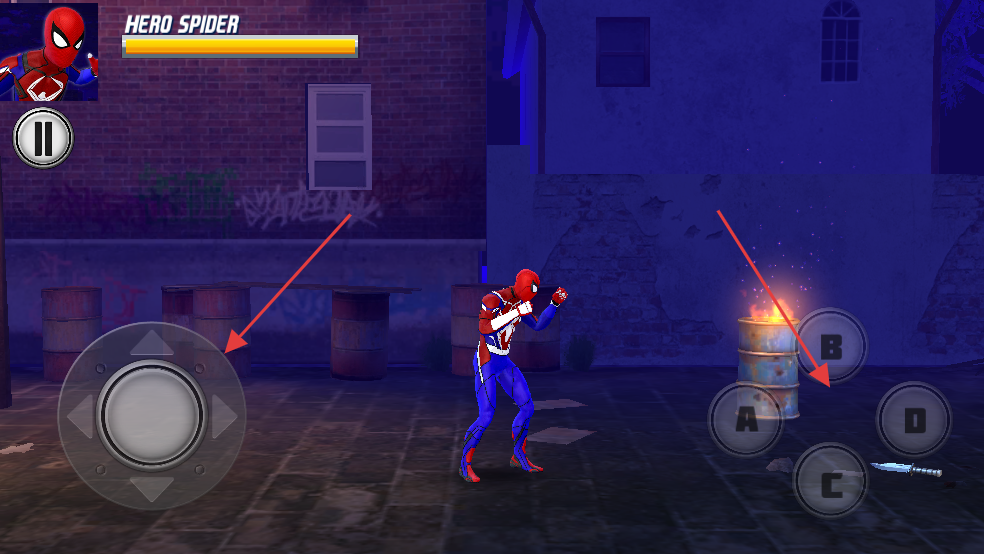Select the Hero Spider portrait
The height and width of the screenshot is (554, 984).
pos(49,52)
